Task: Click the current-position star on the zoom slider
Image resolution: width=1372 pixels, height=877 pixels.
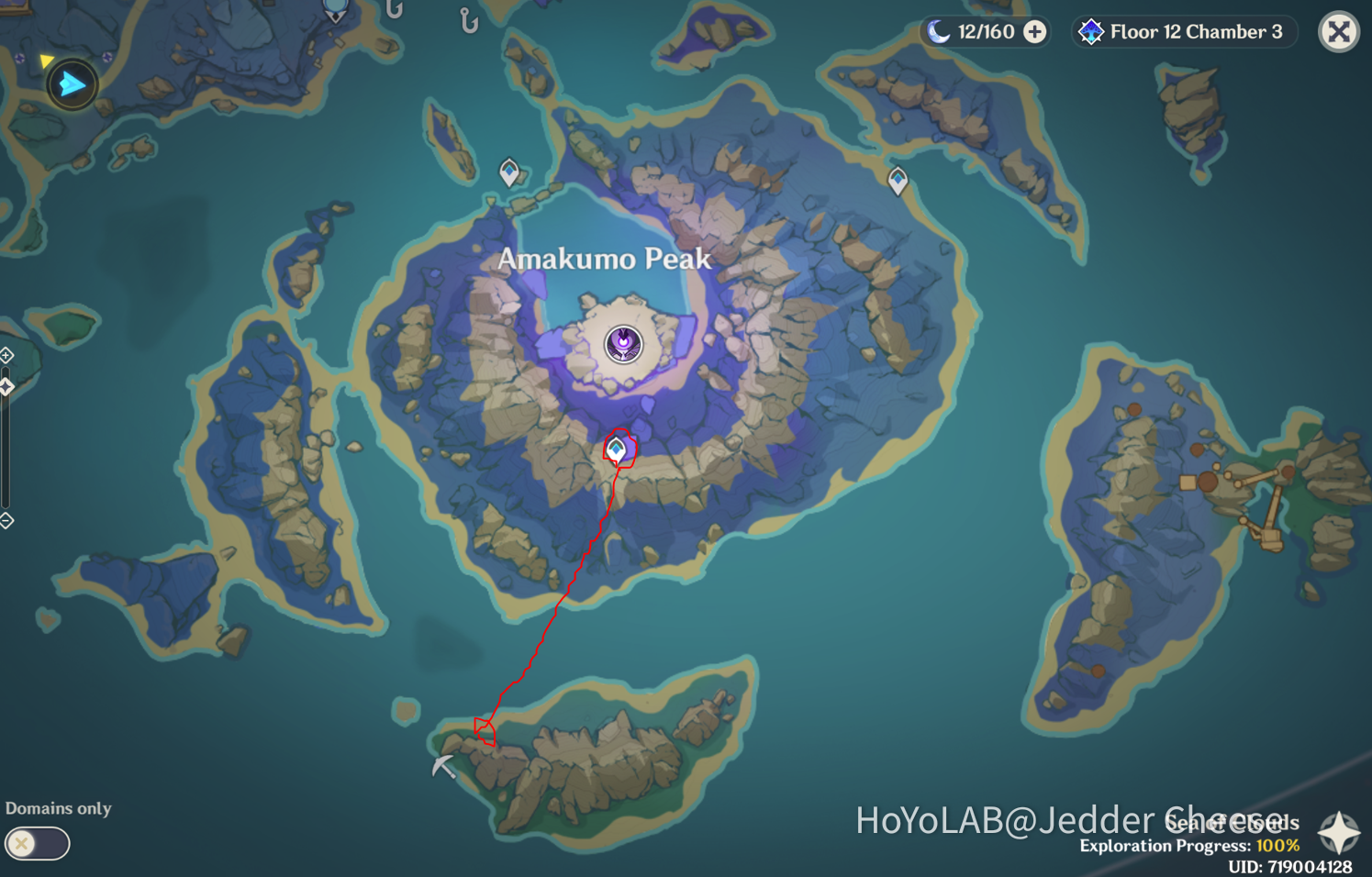Action: pyautogui.click(x=6, y=385)
